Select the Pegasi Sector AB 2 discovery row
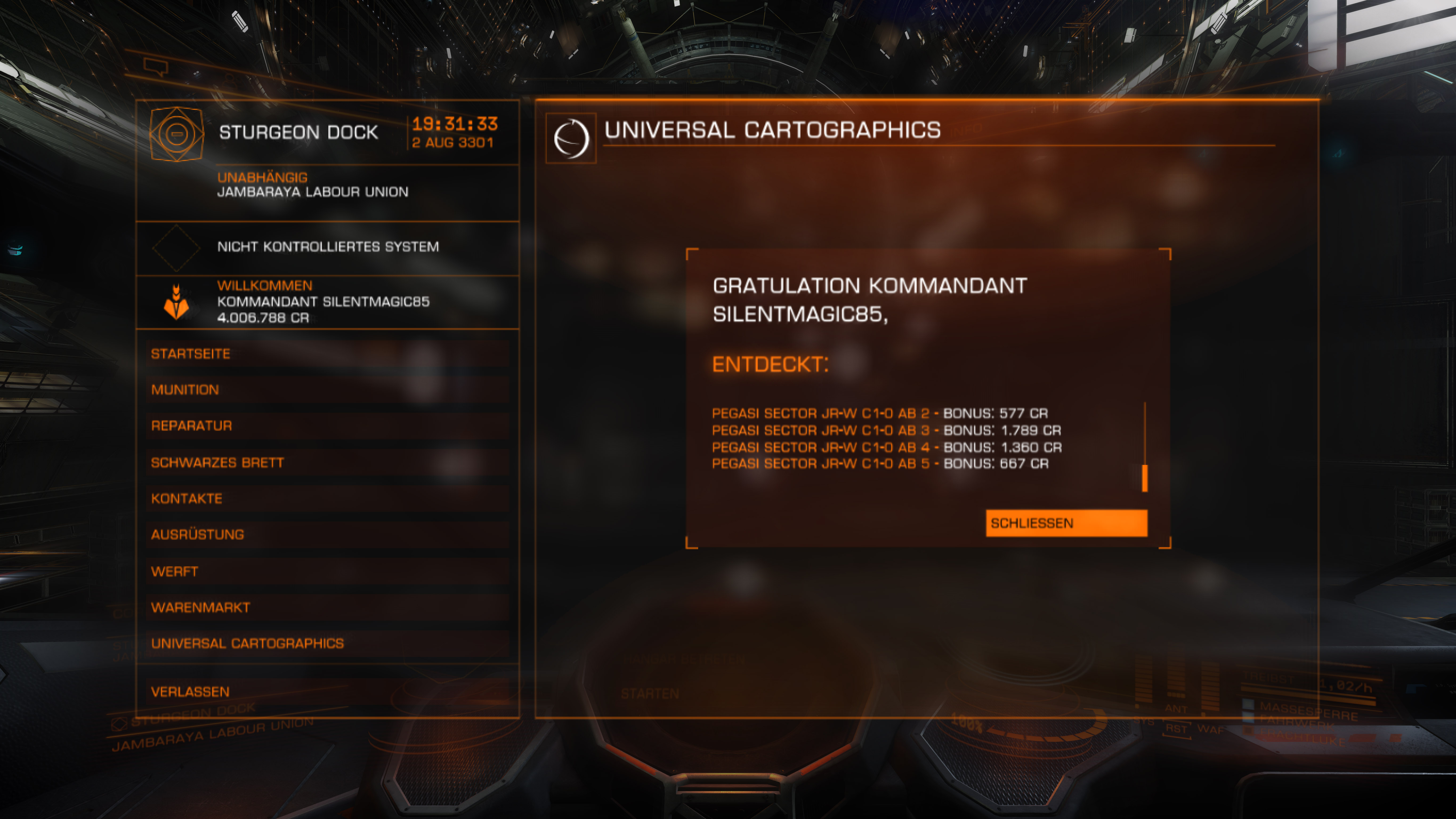This screenshot has width=1456, height=819. click(879, 413)
